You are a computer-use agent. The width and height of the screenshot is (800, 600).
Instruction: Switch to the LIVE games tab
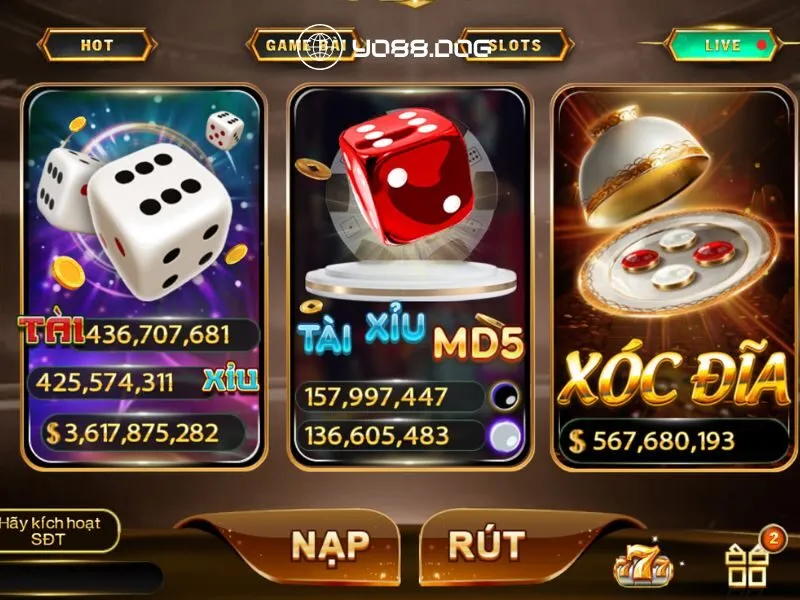722,45
